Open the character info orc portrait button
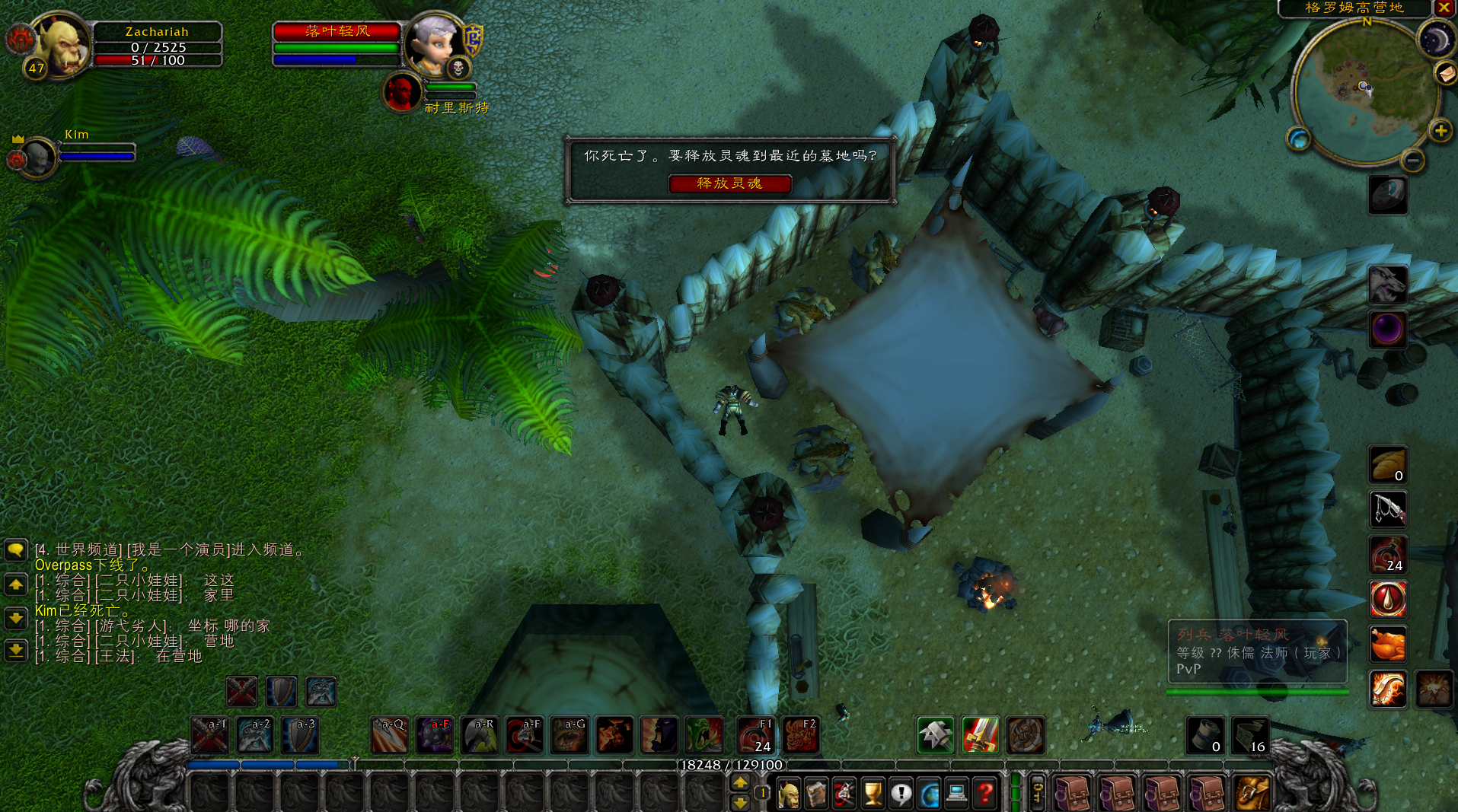The width and height of the screenshot is (1458, 812). [788, 794]
